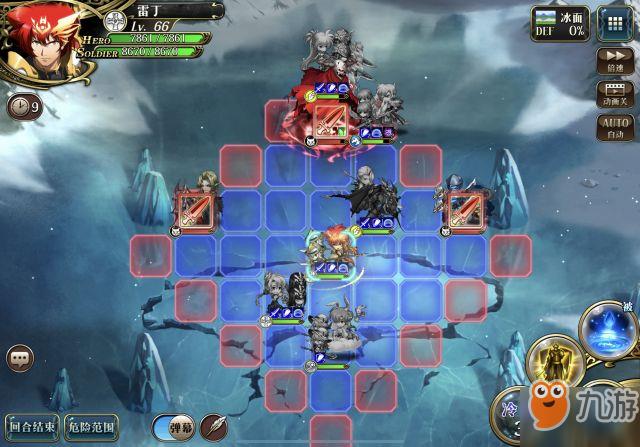End the turn (回合结束)
The image size is (640, 447).
coord(32,424)
